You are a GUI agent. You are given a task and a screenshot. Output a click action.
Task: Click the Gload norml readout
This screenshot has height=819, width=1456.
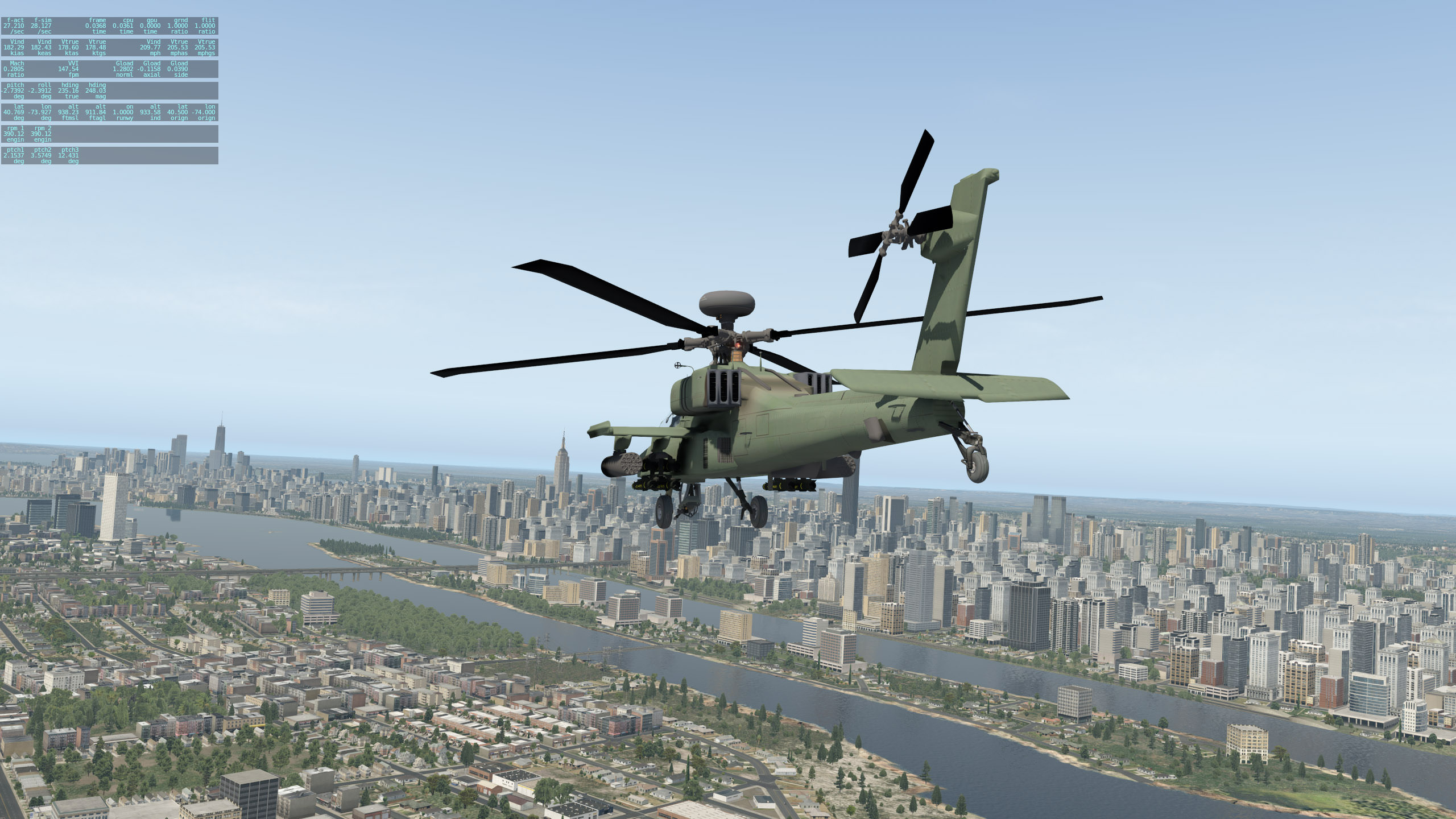point(123,69)
